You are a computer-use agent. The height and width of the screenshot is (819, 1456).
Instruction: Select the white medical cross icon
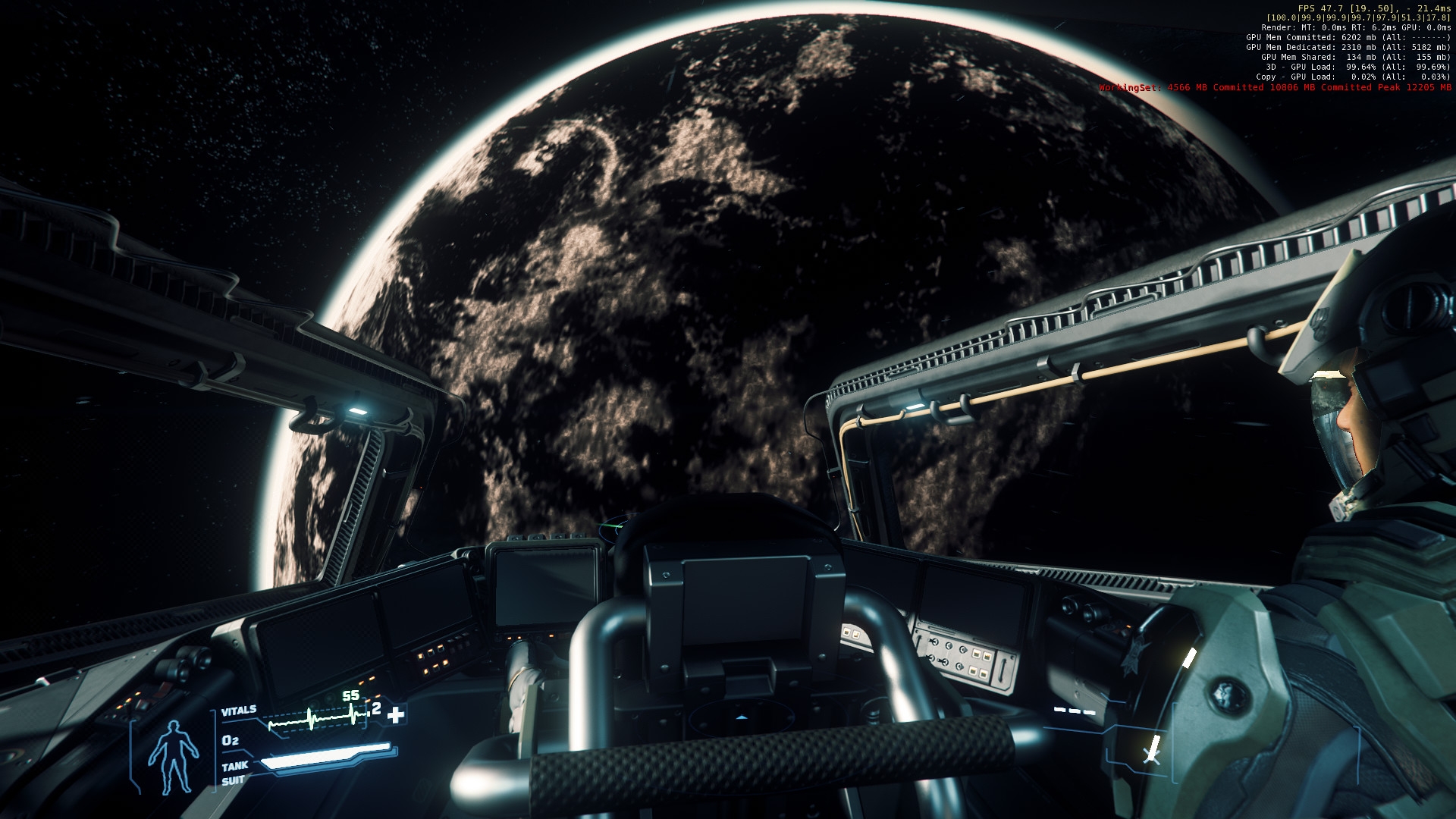(x=396, y=714)
